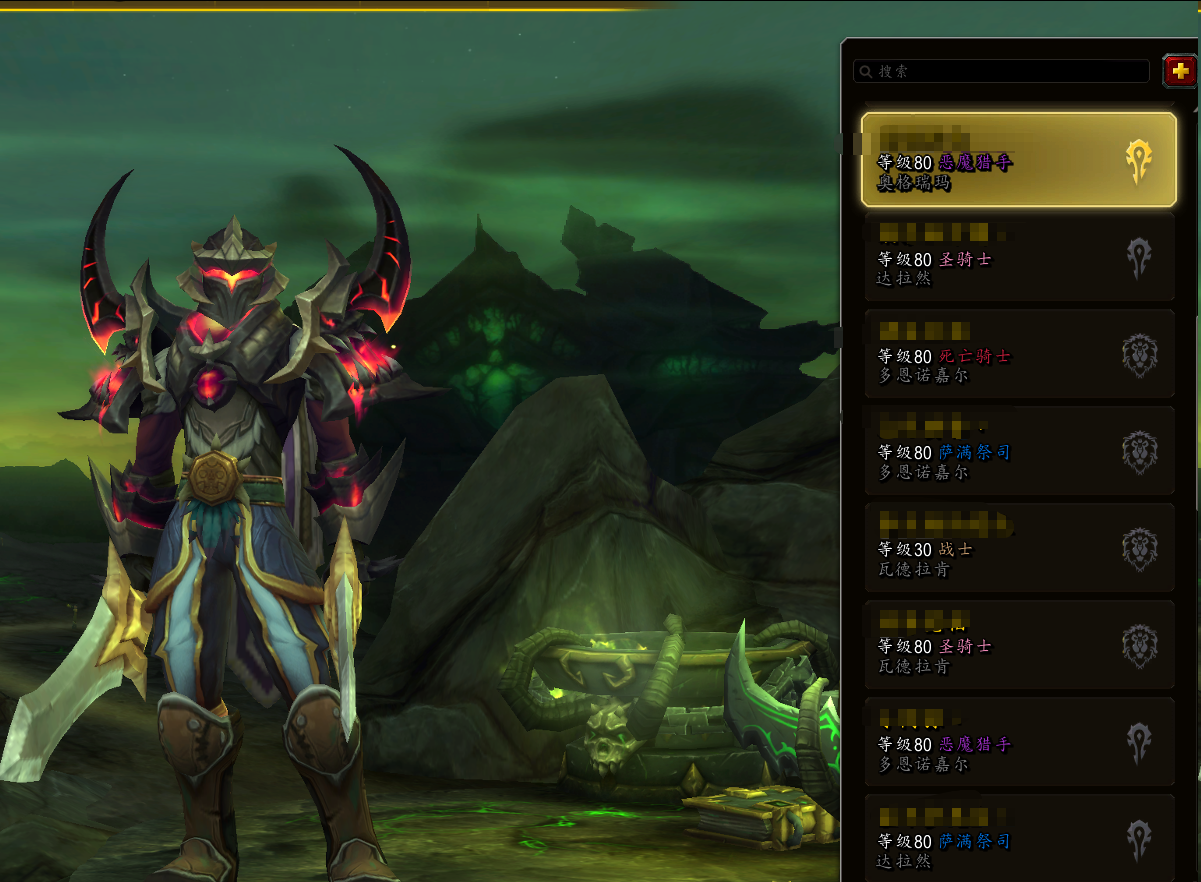This screenshot has height=882, width=1201.
Task: Click the red plus button beside search
Action: (x=1180, y=71)
